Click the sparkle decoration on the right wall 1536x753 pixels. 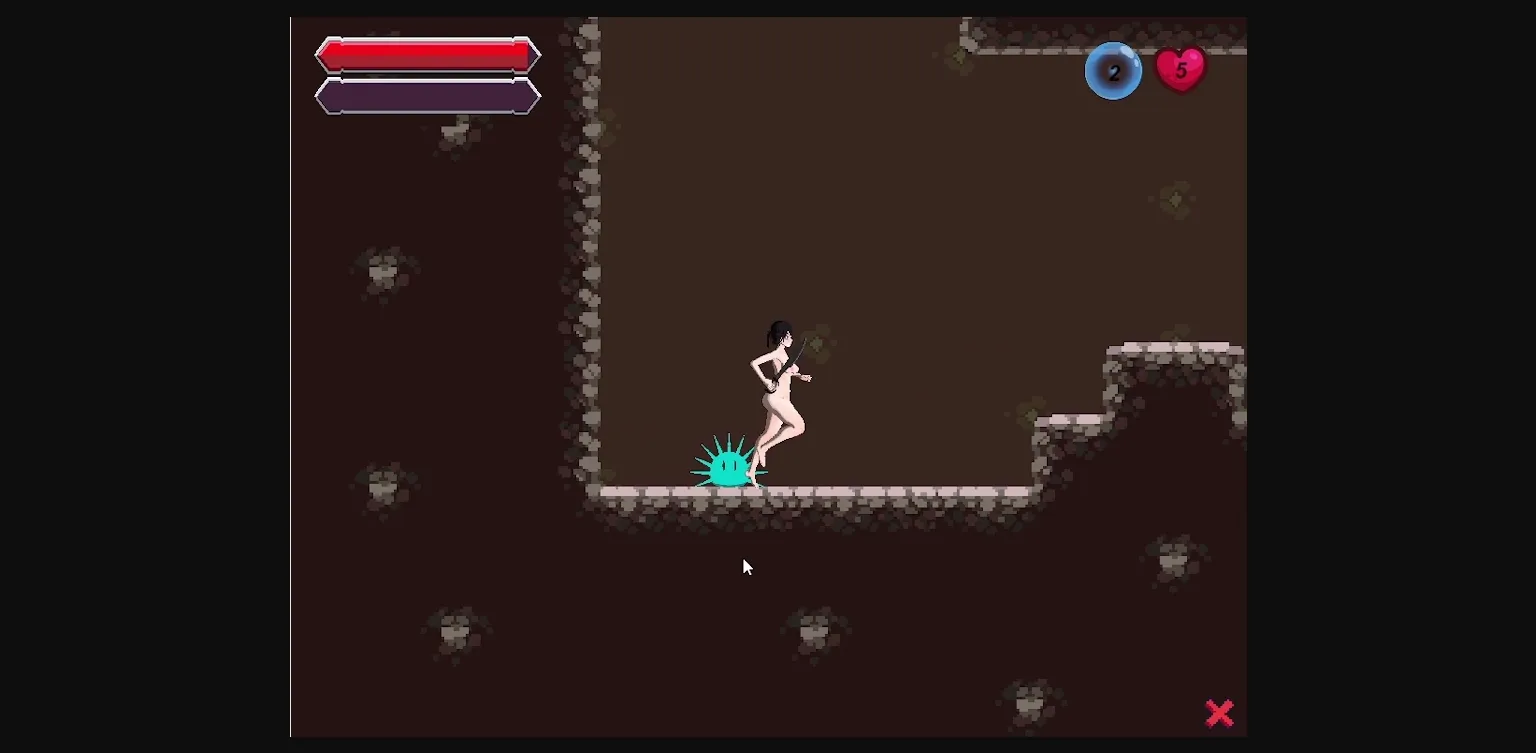(x=1176, y=198)
